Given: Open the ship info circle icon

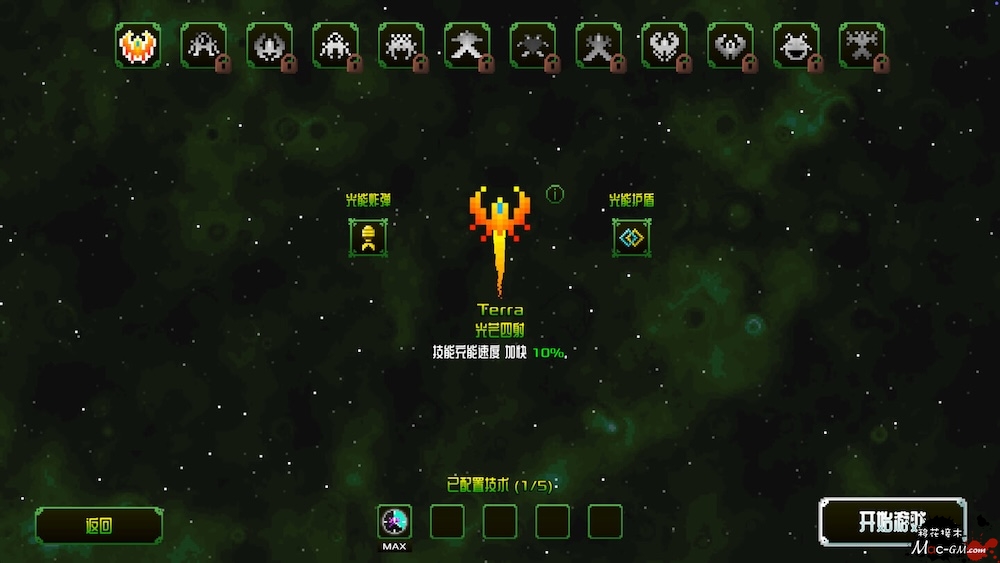Looking at the screenshot, I should click(x=555, y=194).
